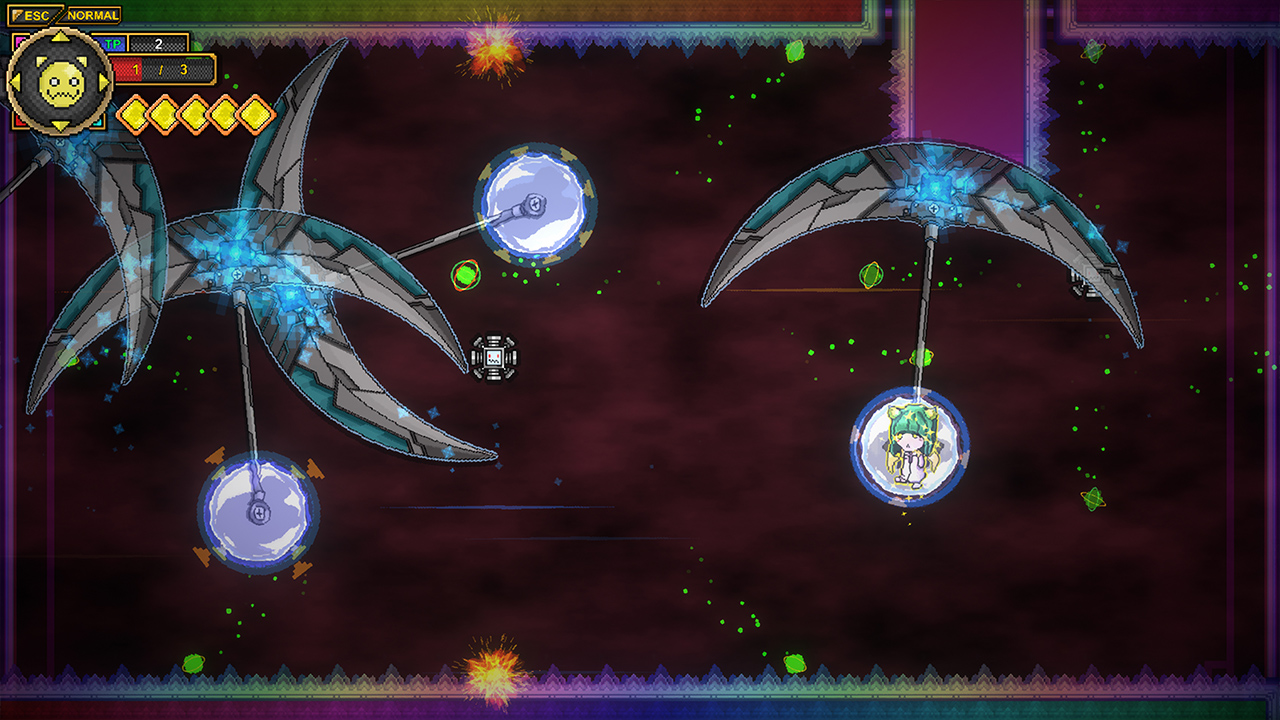Click the yellow monster face portrait

(60, 85)
